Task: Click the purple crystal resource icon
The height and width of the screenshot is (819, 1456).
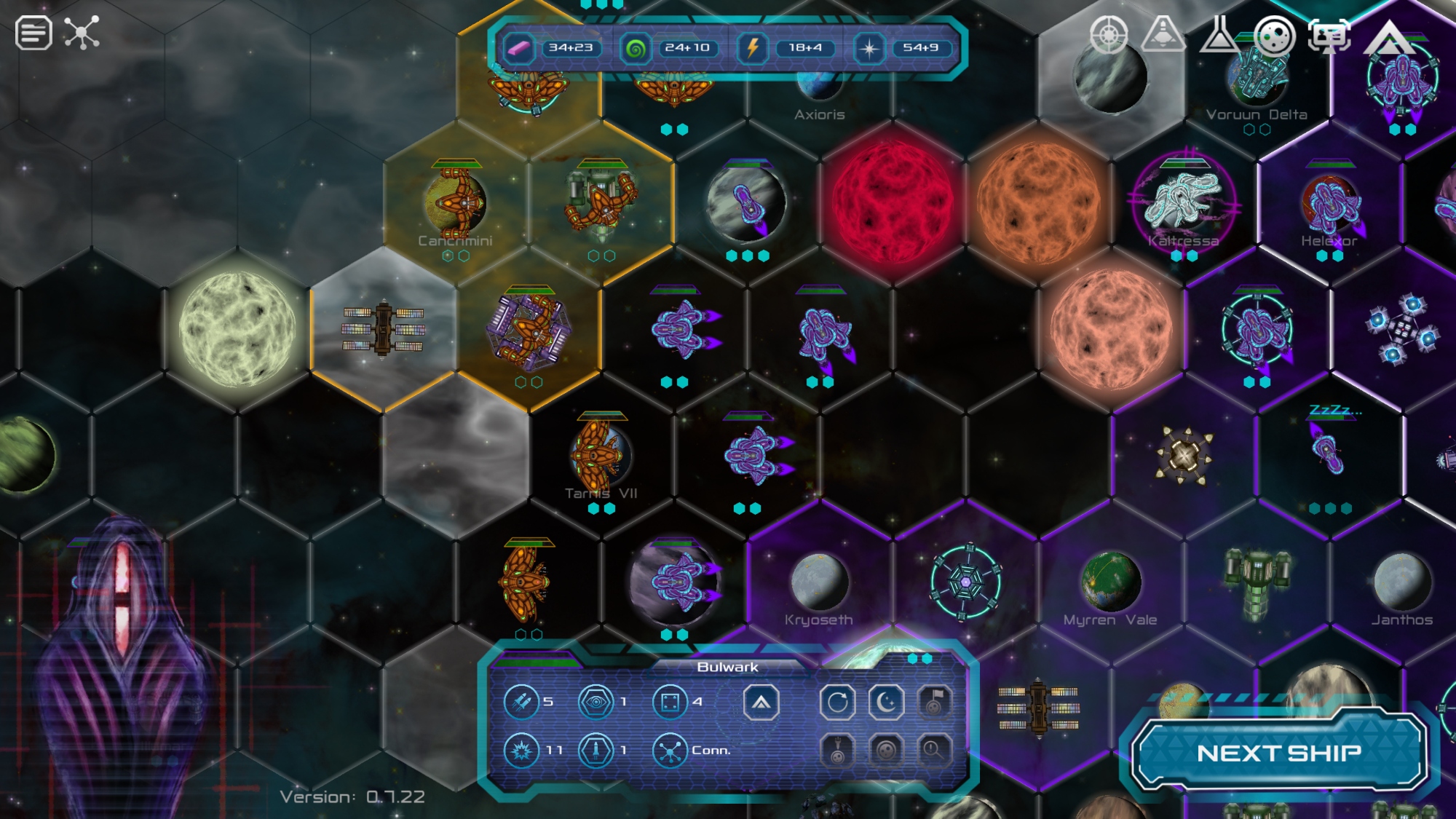Action: pyautogui.click(x=519, y=48)
